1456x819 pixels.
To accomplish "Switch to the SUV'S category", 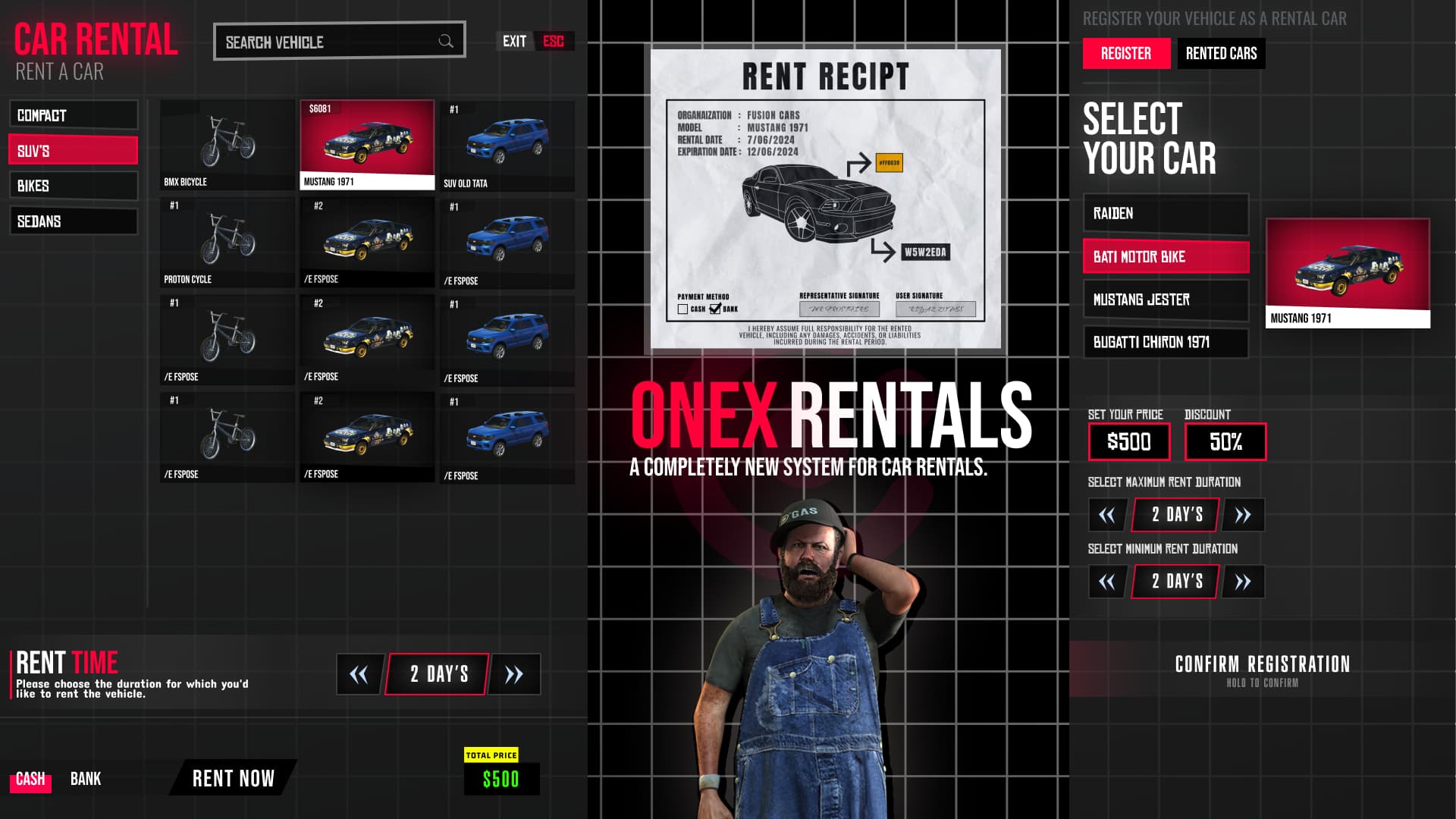I will [x=73, y=151].
